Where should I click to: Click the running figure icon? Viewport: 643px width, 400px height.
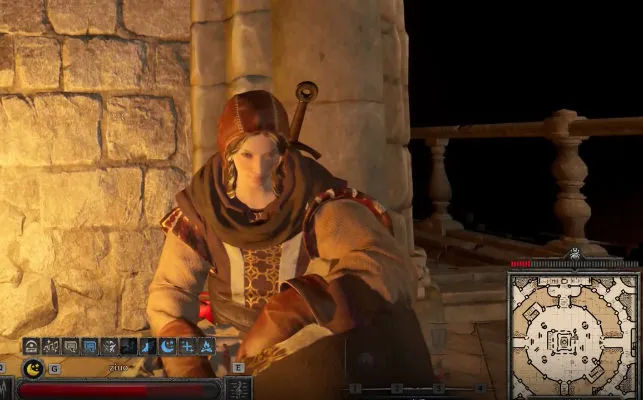point(109,346)
